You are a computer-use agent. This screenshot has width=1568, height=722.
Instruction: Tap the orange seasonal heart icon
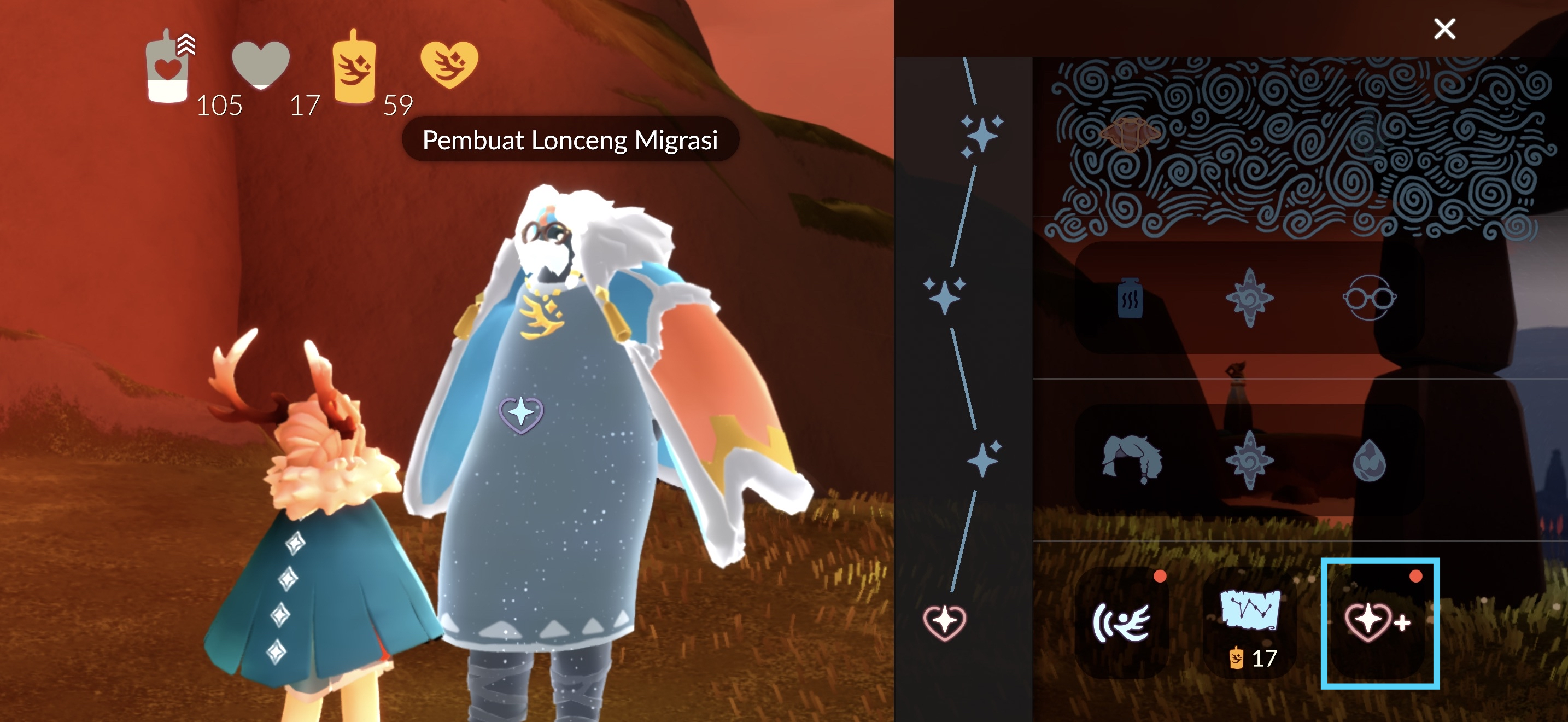[x=449, y=64]
